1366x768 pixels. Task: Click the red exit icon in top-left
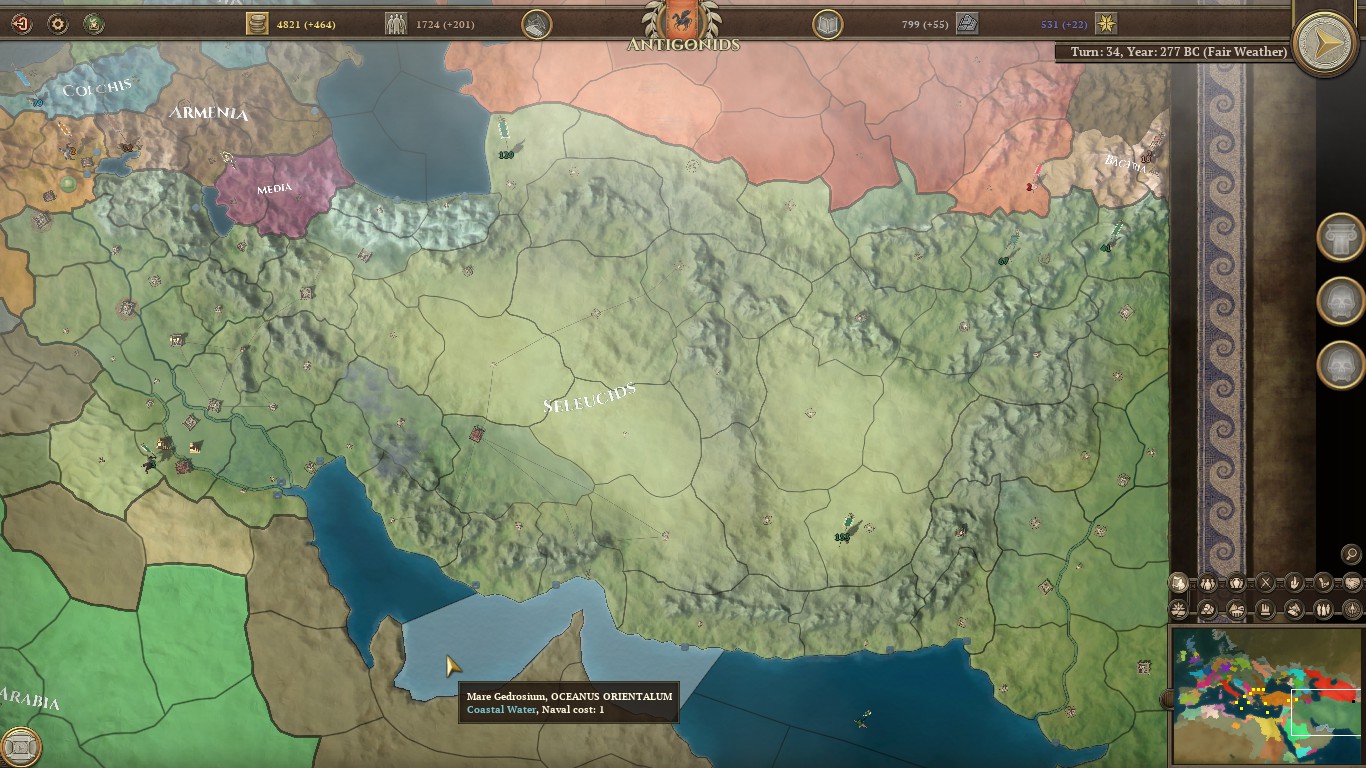tap(21, 22)
